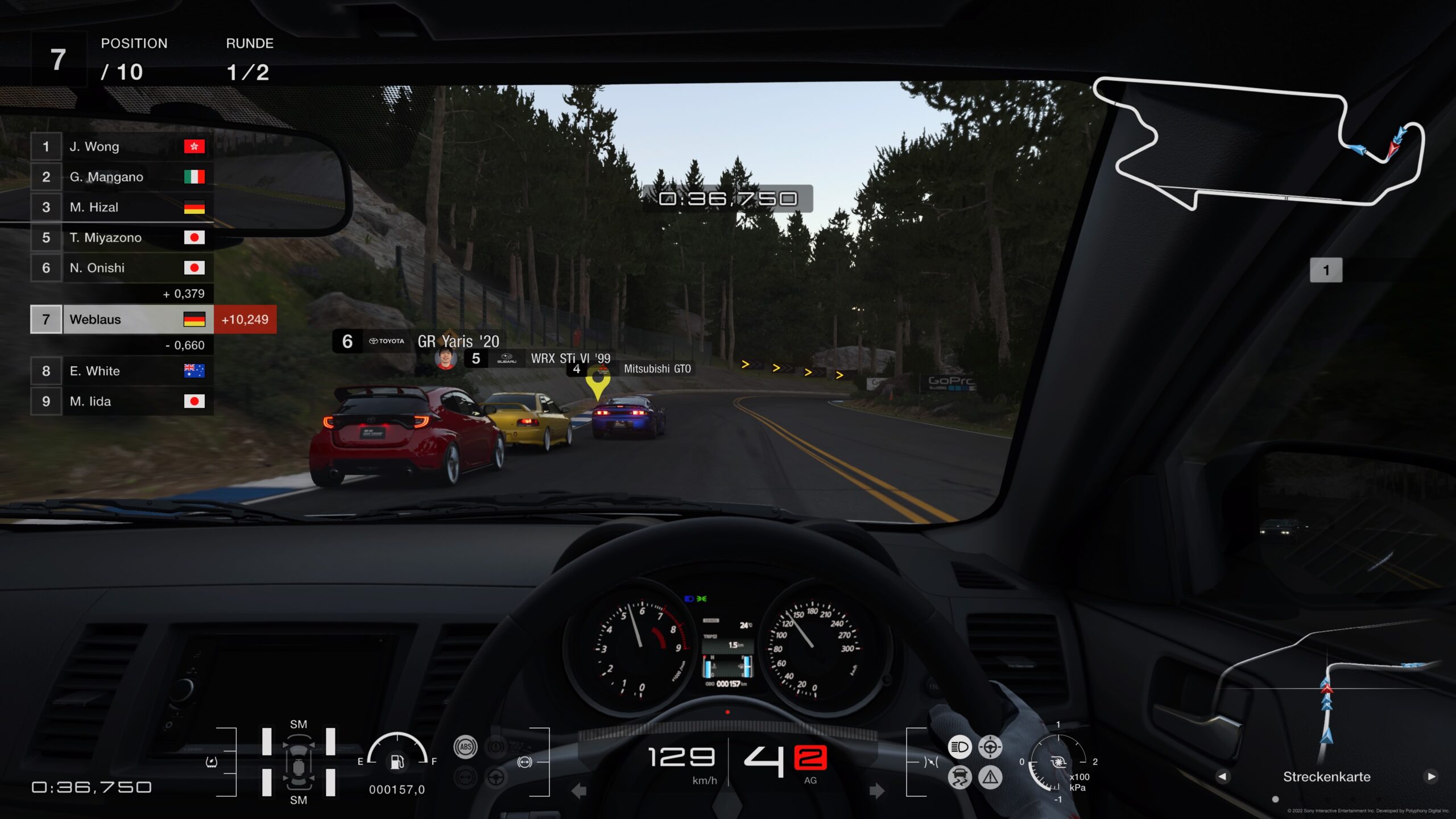Toggle the steering wheel crosshair assist icon
This screenshot has height=819, width=1456.
(990, 747)
